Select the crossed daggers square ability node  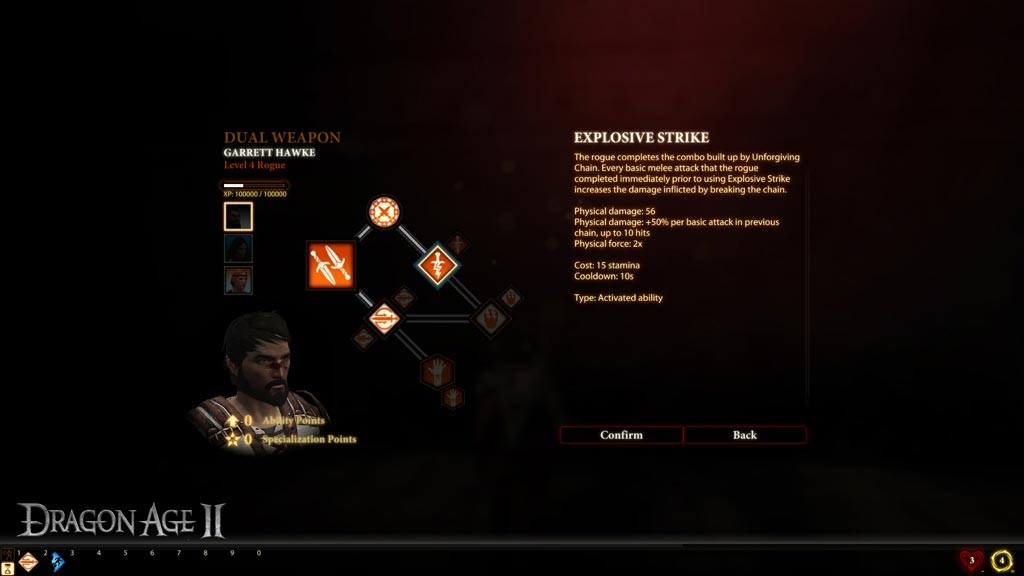point(331,266)
